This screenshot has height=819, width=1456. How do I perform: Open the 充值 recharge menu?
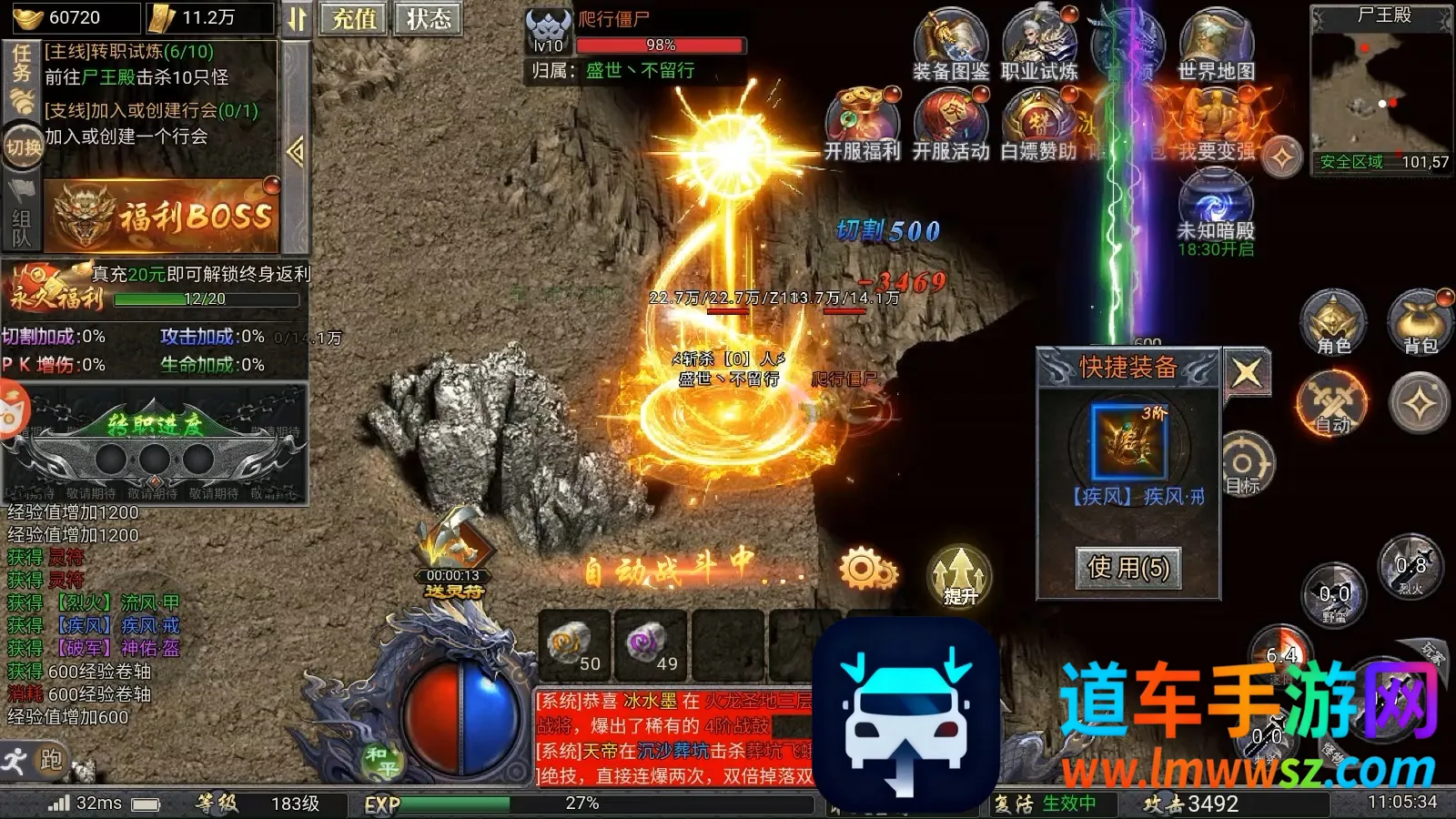(353, 19)
